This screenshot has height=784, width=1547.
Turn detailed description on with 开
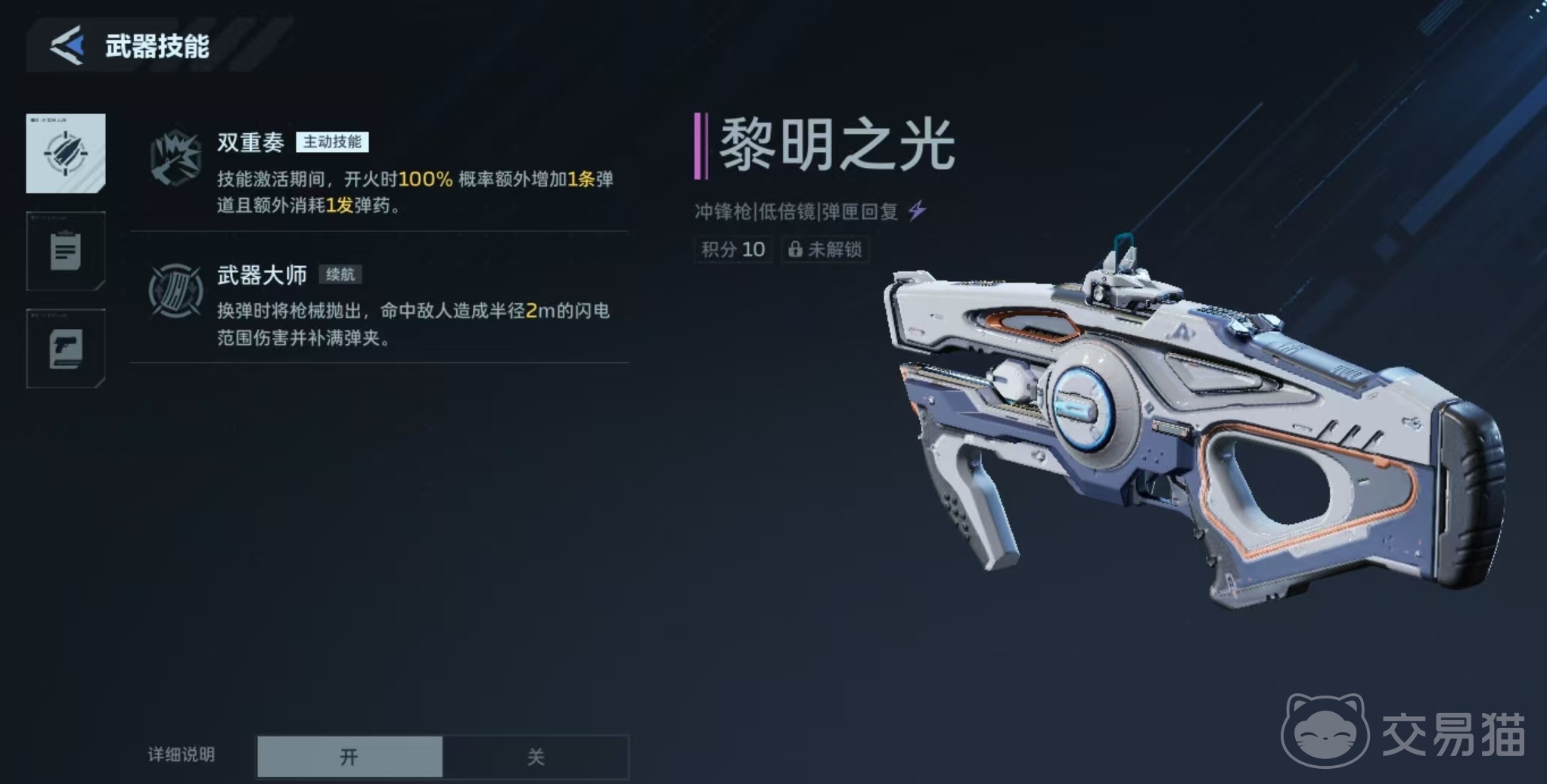point(349,756)
